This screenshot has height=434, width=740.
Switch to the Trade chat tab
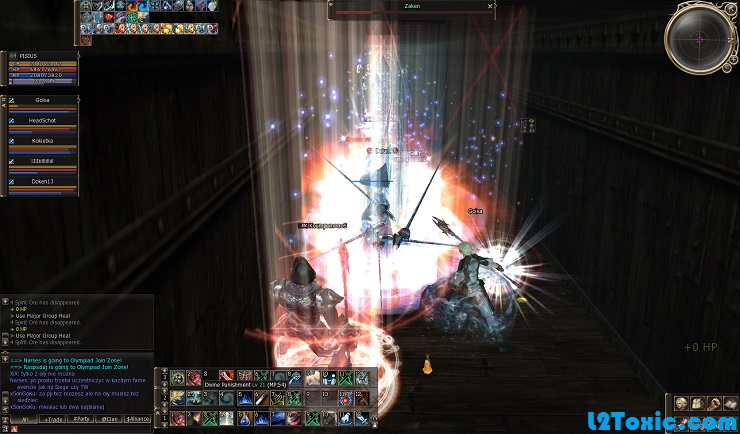coord(52,419)
